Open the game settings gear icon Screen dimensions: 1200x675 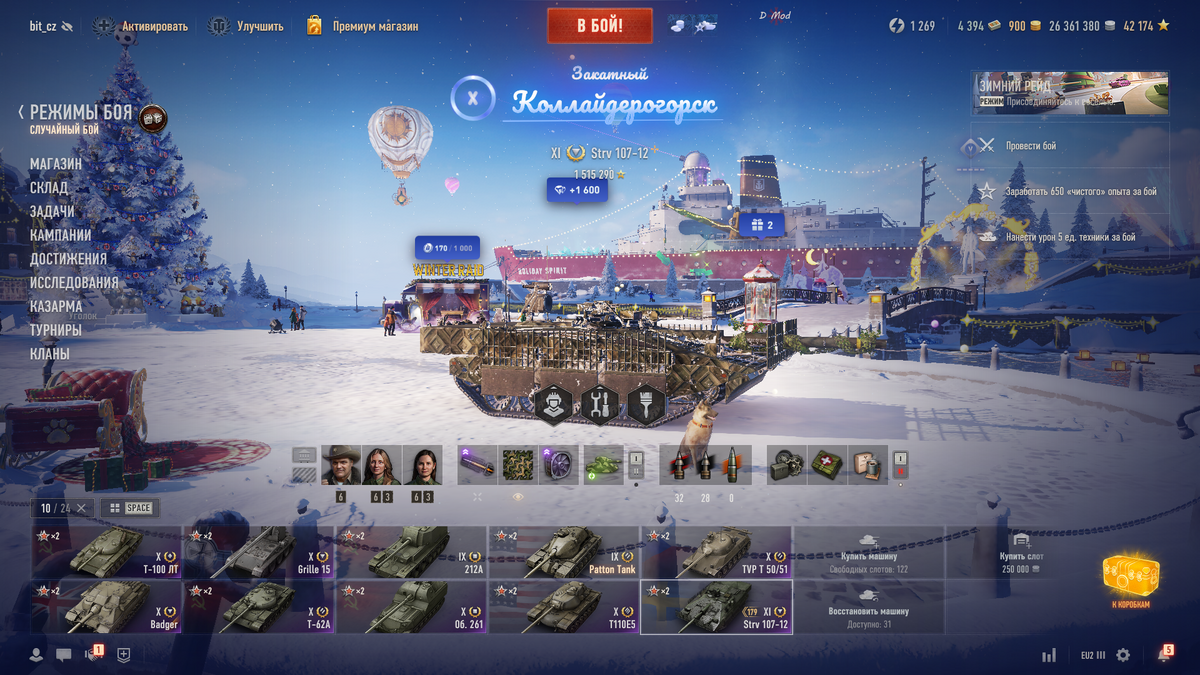[1123, 655]
